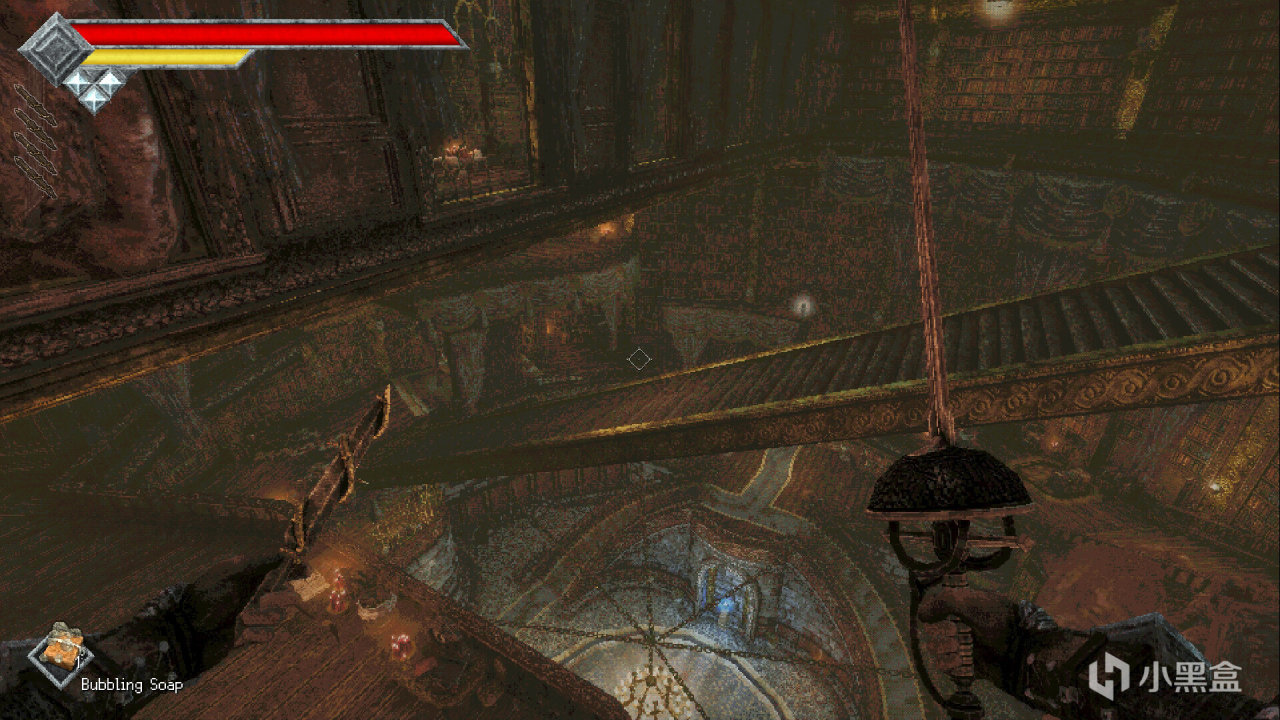1280x720 pixels.
Task: Select the Bubbling Soap item slot
Action: point(63,651)
